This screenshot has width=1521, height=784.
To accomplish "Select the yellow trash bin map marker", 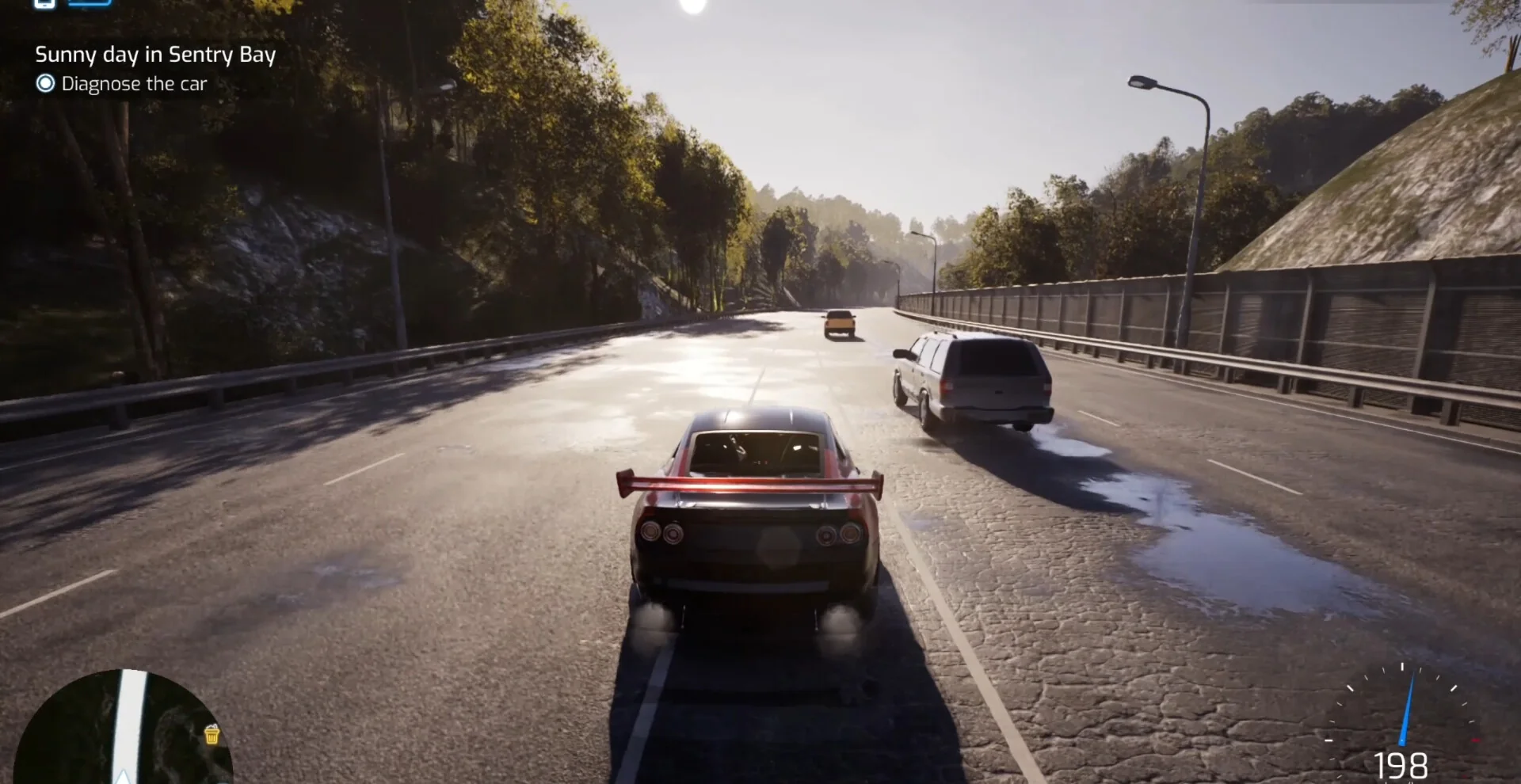I will (212, 735).
